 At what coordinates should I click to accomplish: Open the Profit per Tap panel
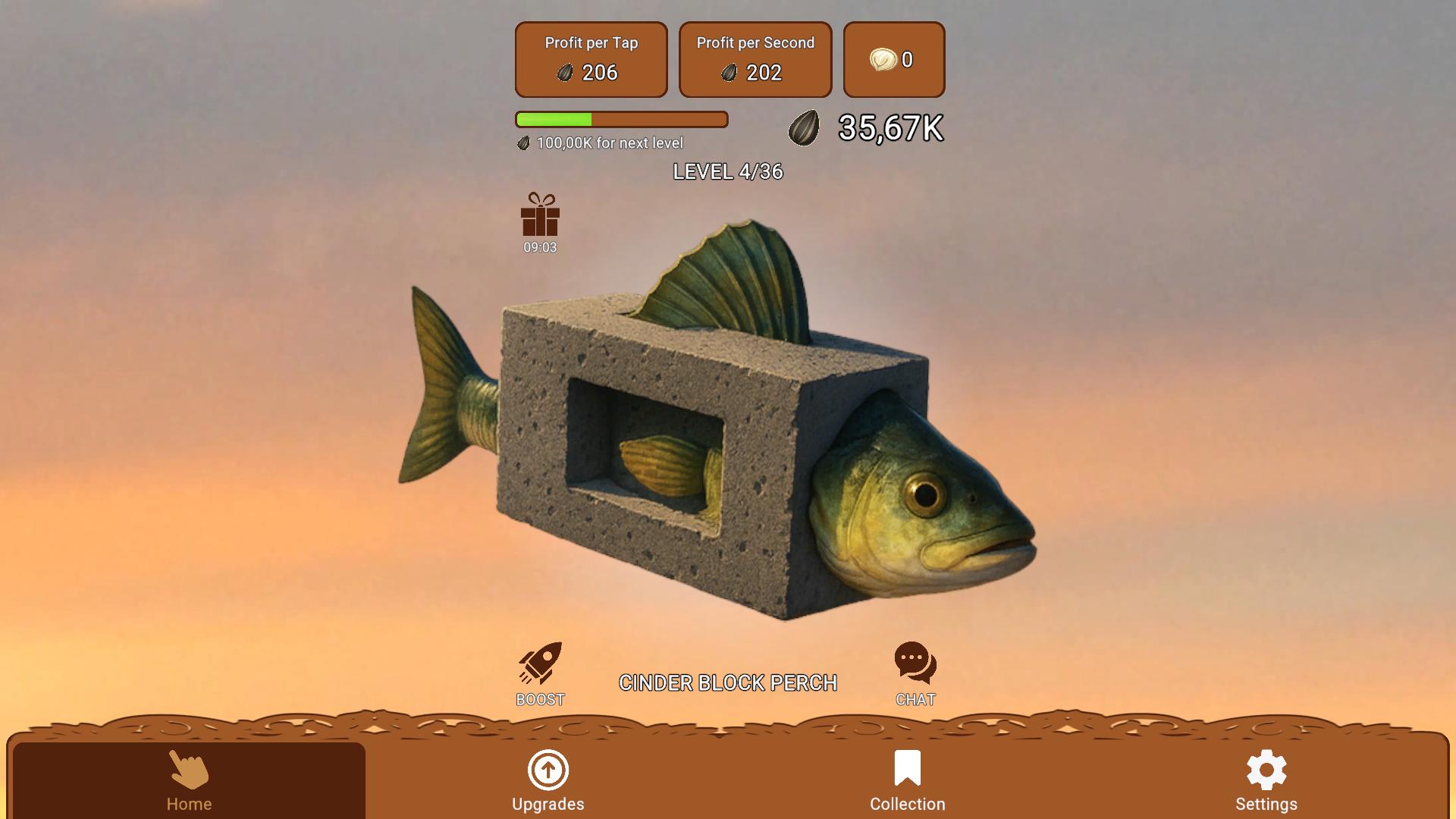591,59
